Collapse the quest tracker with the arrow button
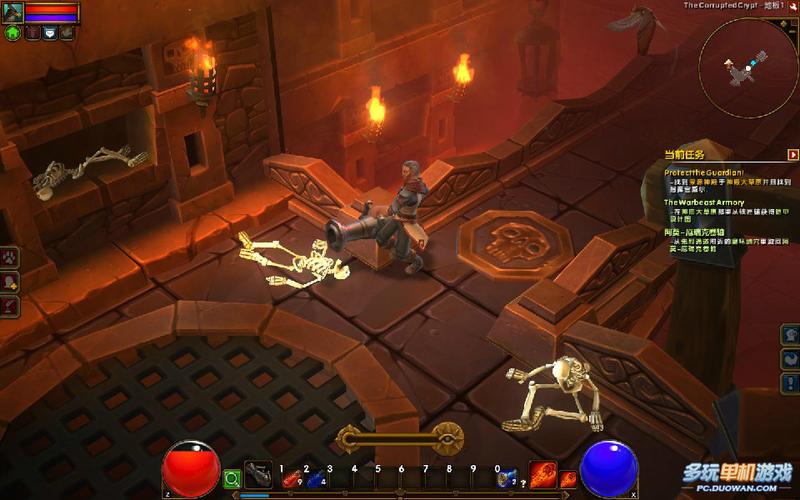This screenshot has width=800, height=500. click(793, 155)
